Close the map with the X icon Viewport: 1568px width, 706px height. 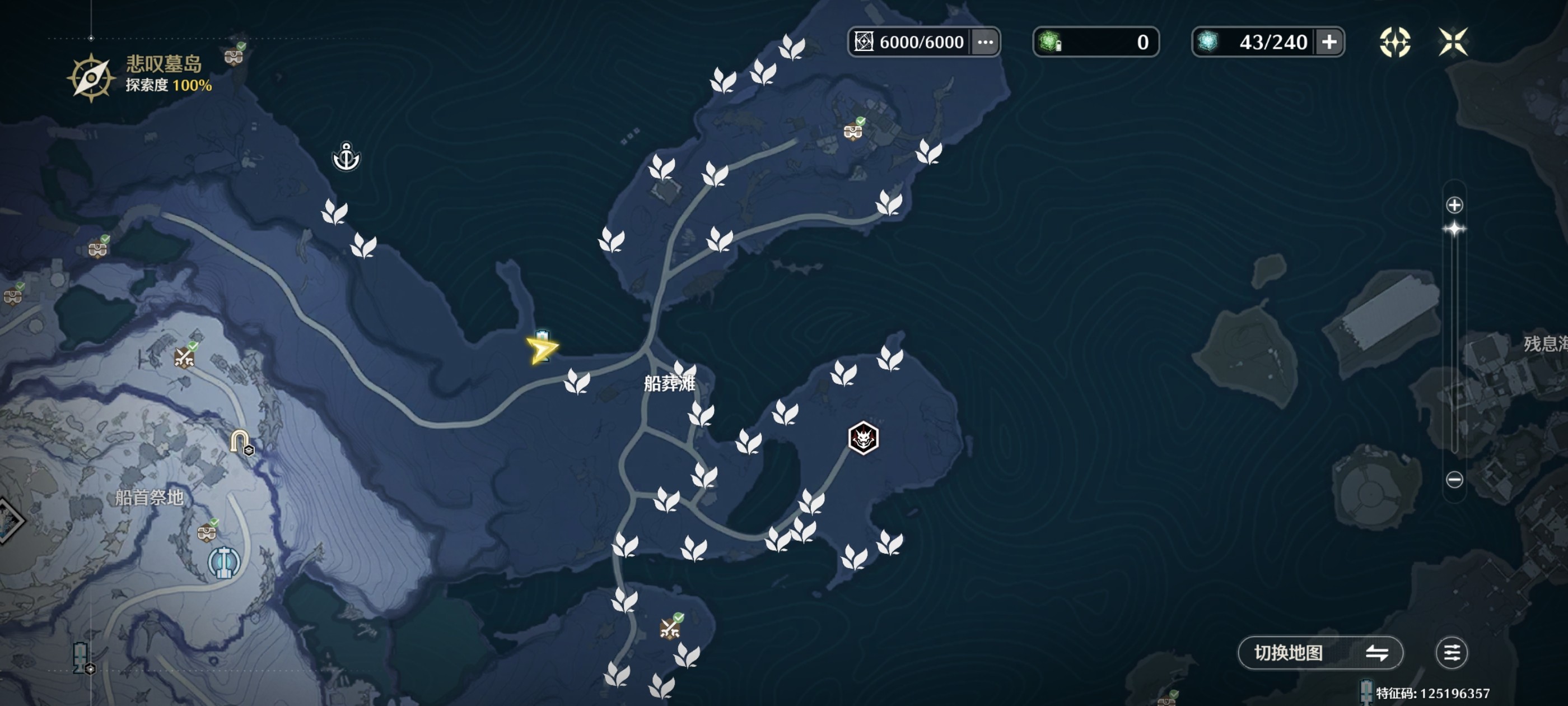[1452, 42]
